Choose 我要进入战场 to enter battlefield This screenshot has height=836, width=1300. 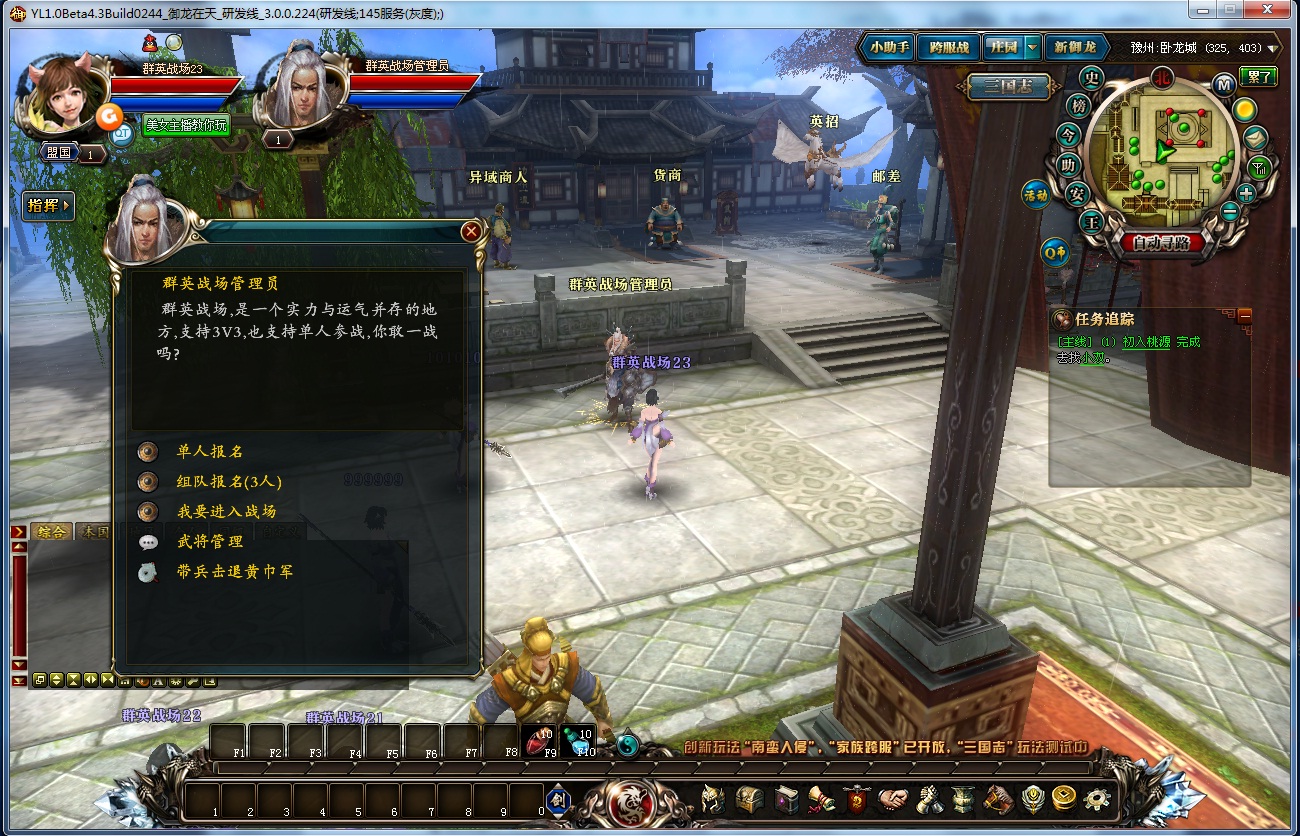pyautogui.click(x=226, y=512)
